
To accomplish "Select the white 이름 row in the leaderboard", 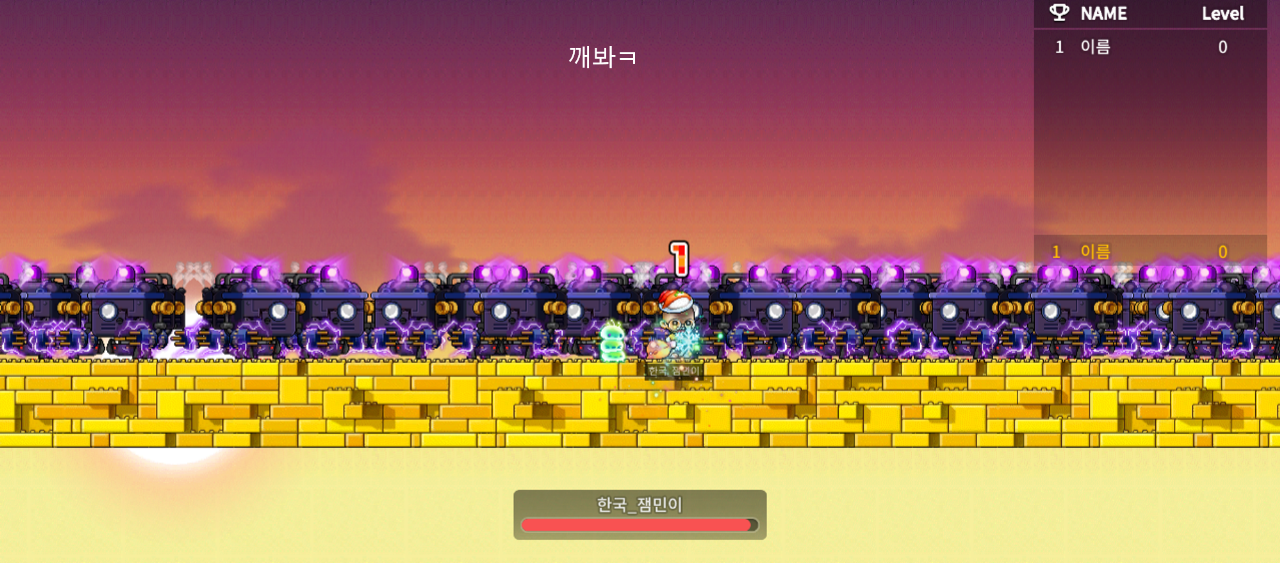I will 1150,47.
